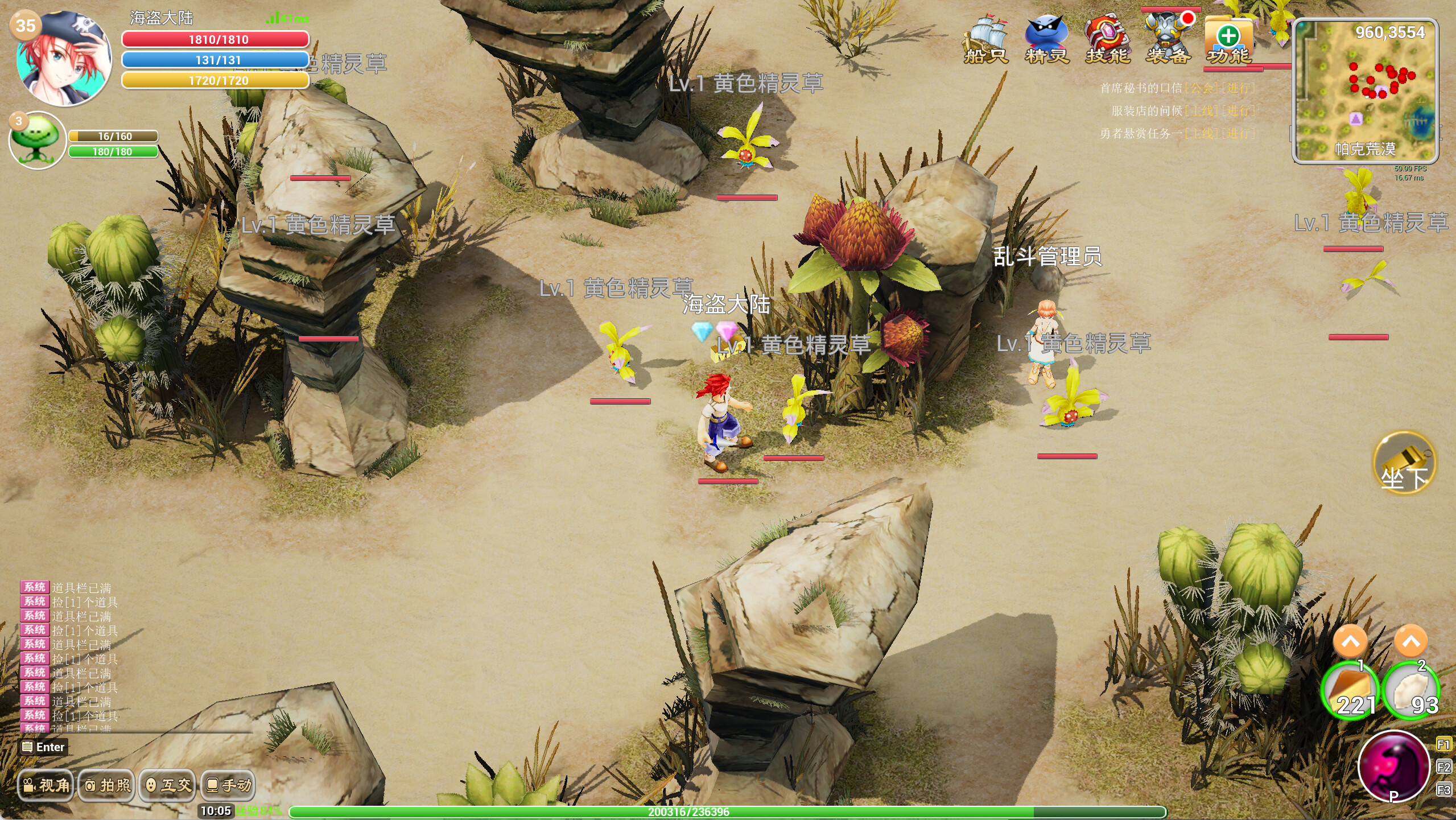Open the 装备 equipment panel
The height and width of the screenshot is (820, 1456).
coord(1169,34)
